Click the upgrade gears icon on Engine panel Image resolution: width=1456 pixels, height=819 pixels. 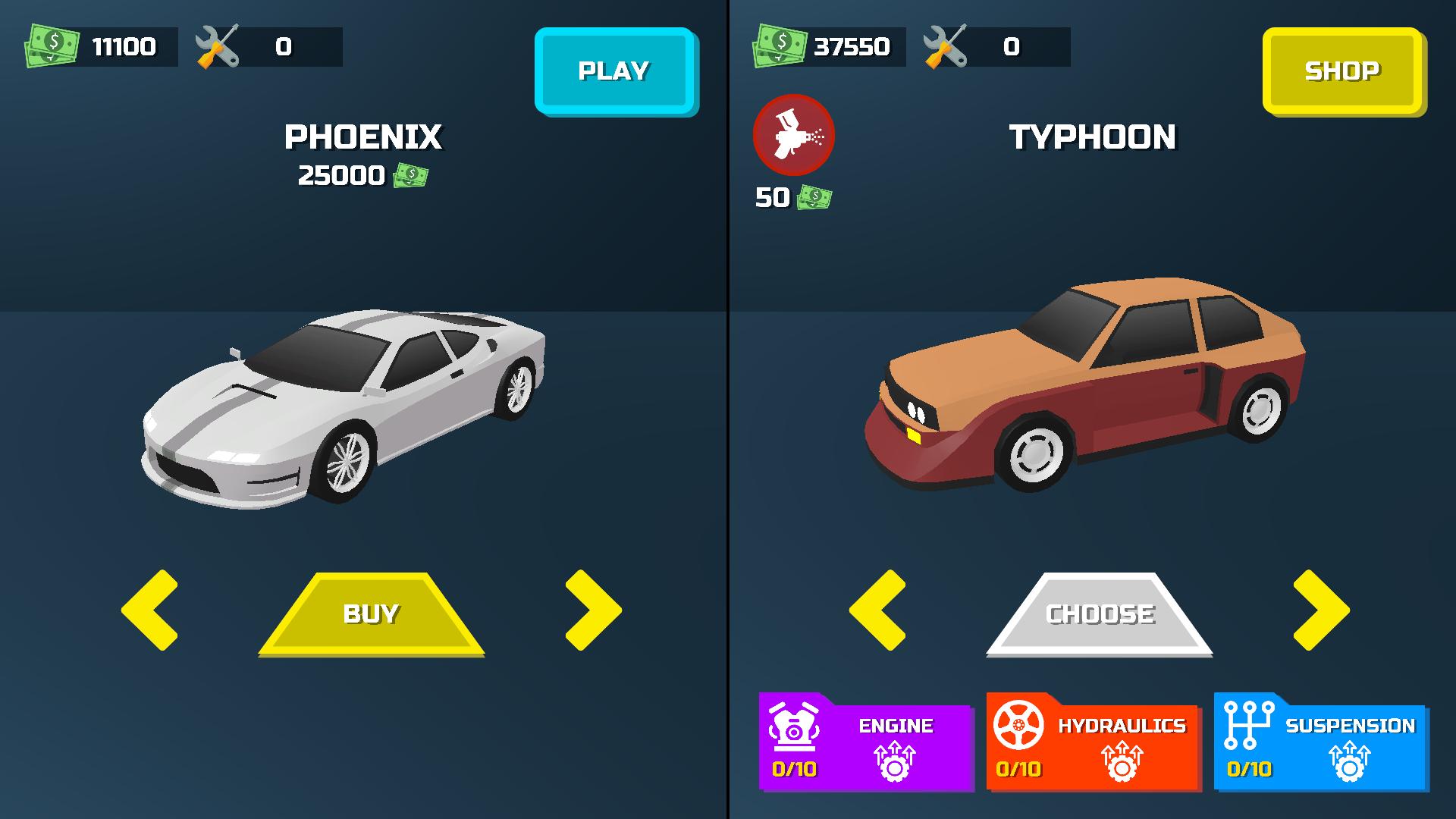tap(895, 762)
